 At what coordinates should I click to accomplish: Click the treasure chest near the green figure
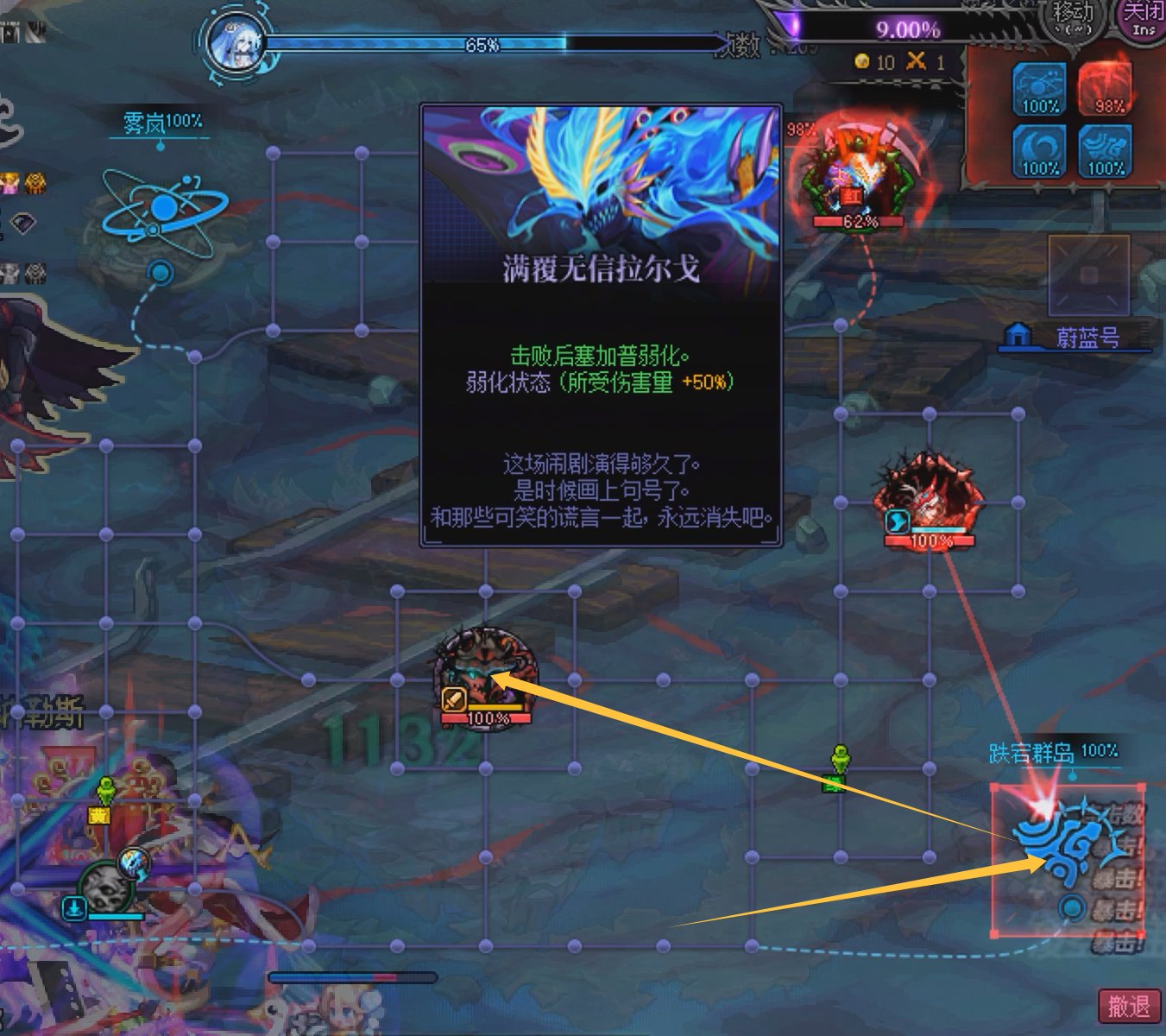tap(99, 815)
